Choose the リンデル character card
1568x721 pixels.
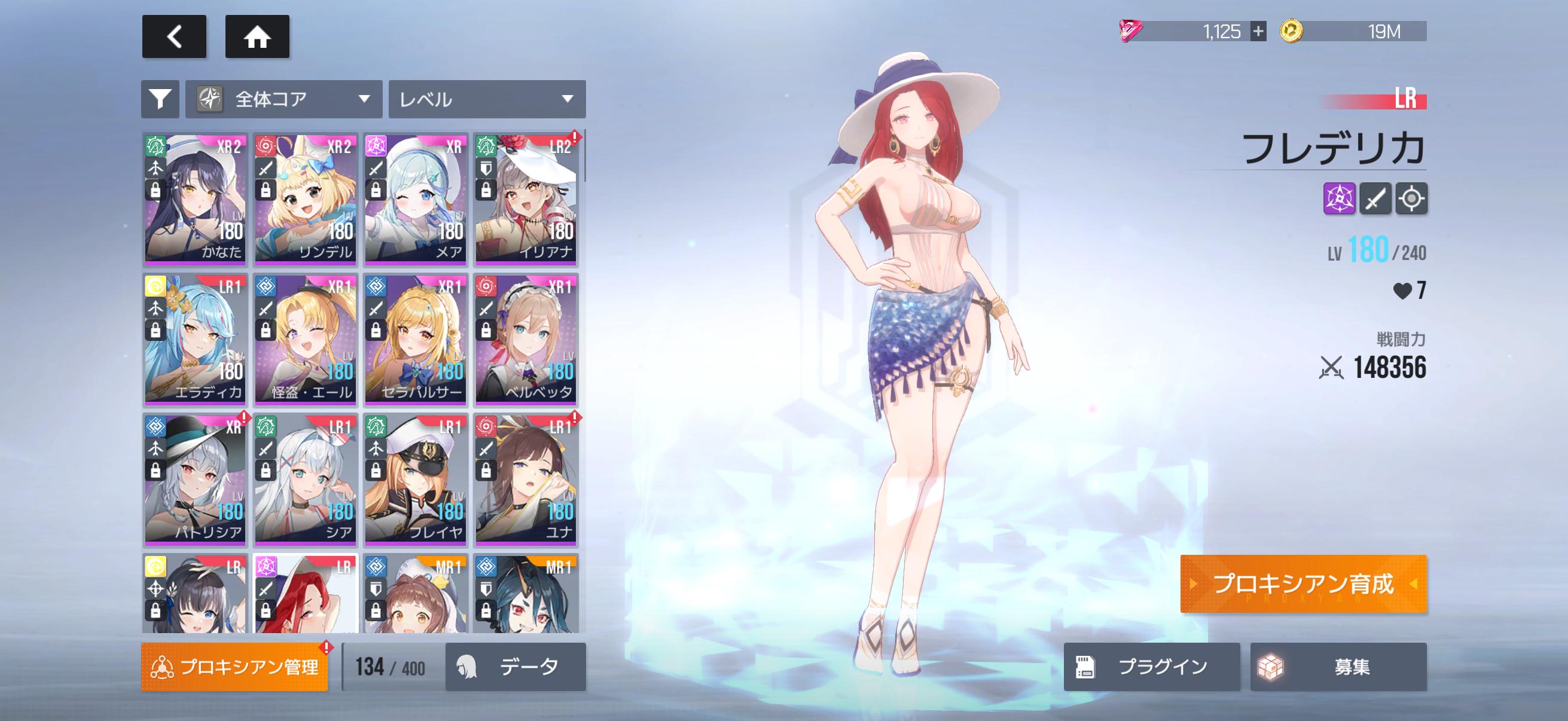[306, 200]
